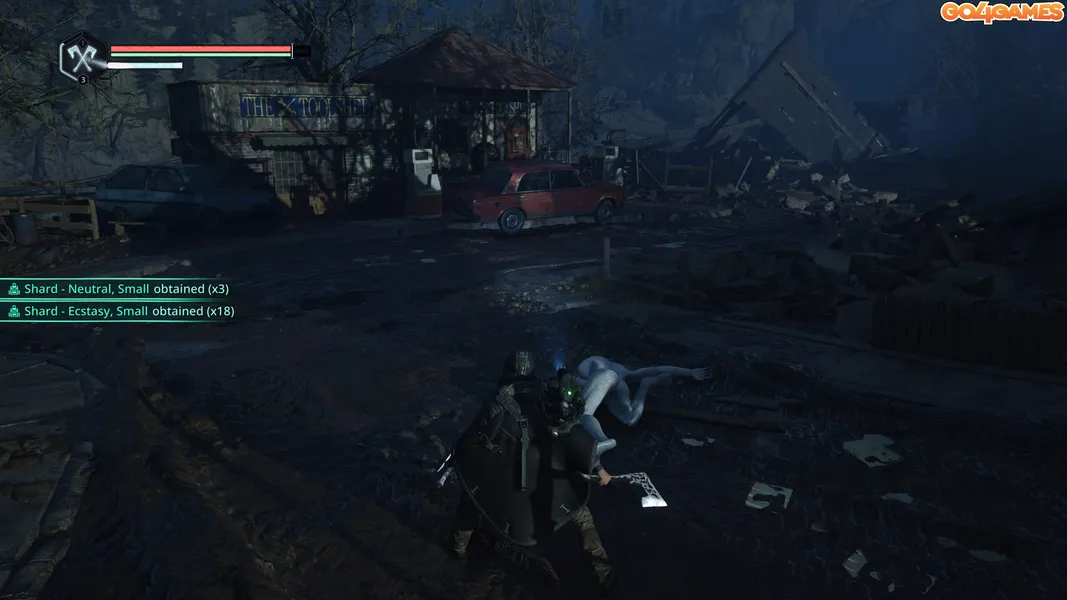Select the Shard - Neutral, Small notification
This screenshot has height=600, width=1067.
tap(118, 289)
